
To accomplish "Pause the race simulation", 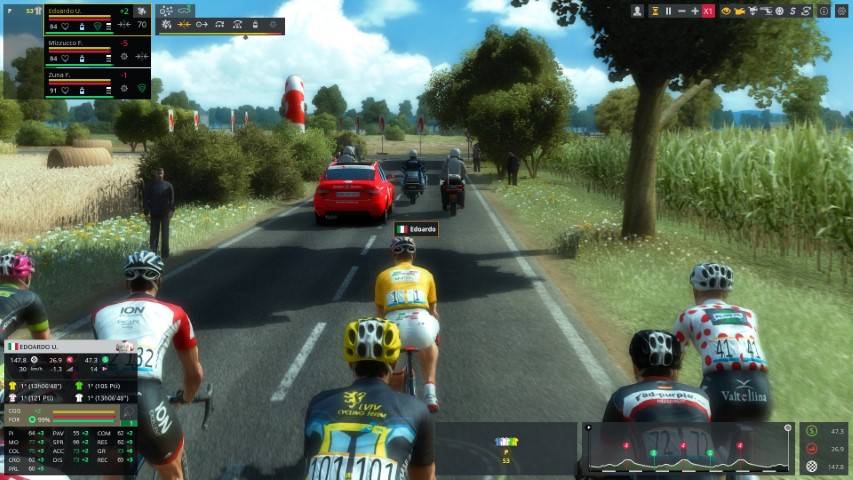I will point(668,10).
